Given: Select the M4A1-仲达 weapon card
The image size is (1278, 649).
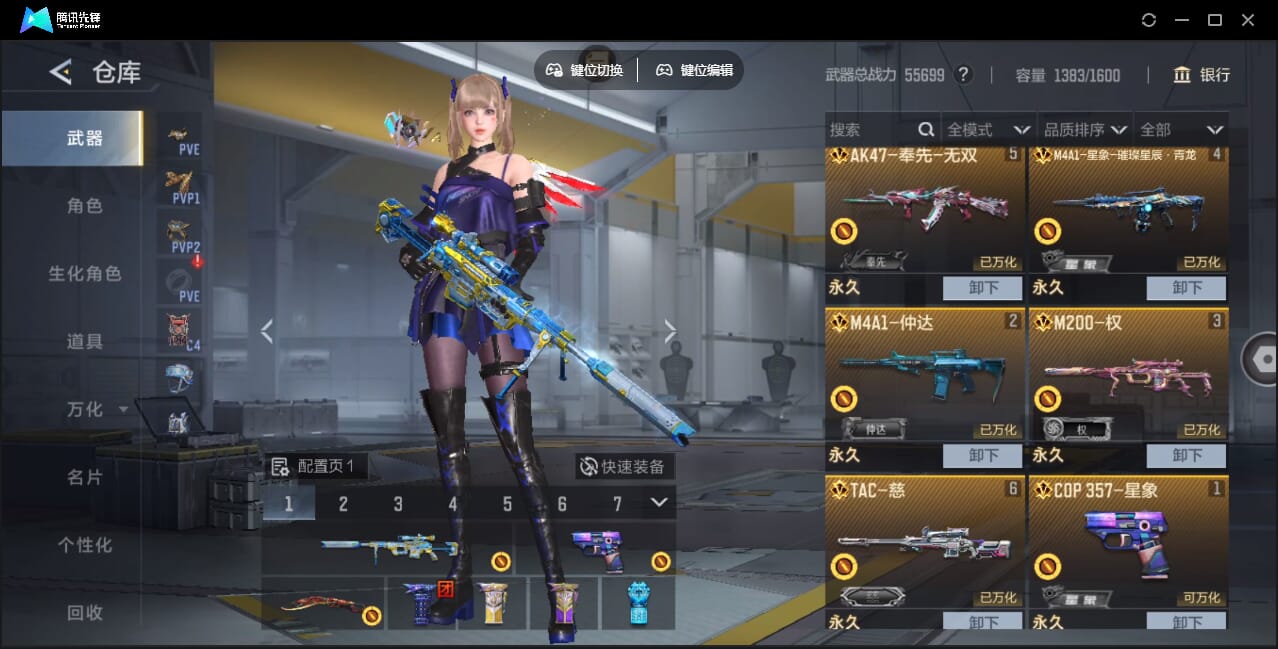Looking at the screenshot, I should 925,375.
